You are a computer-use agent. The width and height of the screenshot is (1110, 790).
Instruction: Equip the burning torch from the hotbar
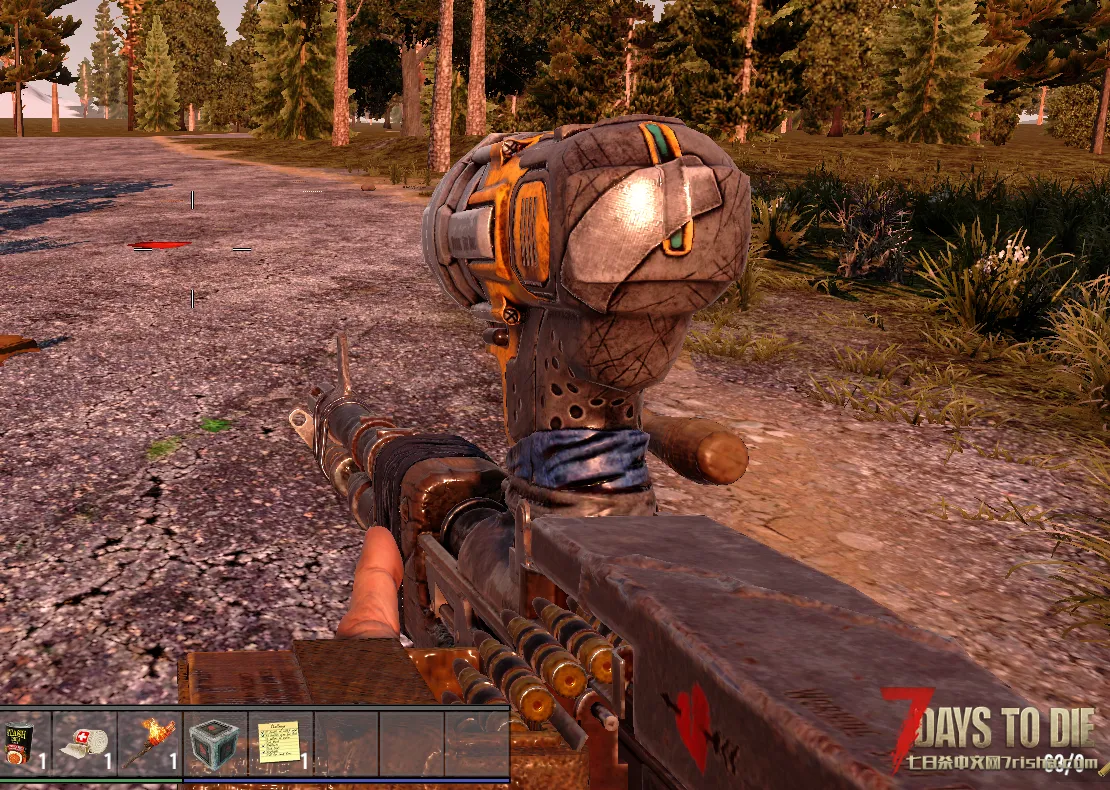click(149, 743)
